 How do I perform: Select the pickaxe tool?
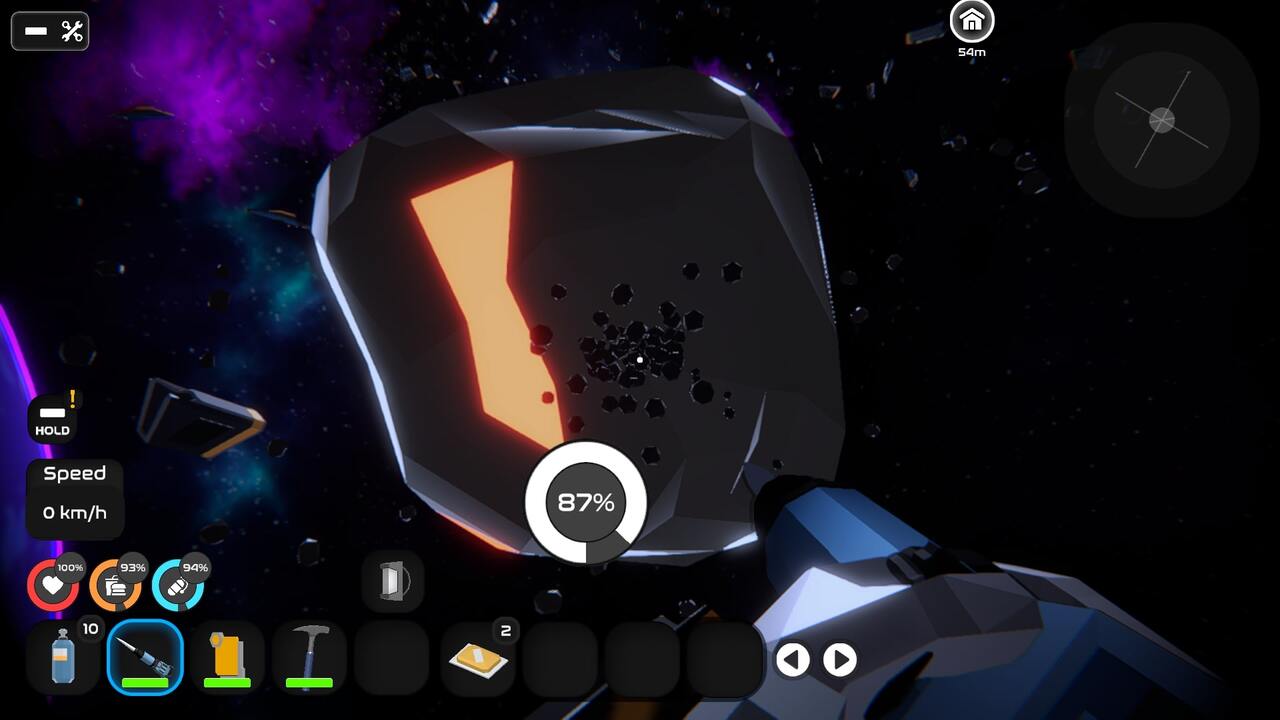click(x=309, y=658)
